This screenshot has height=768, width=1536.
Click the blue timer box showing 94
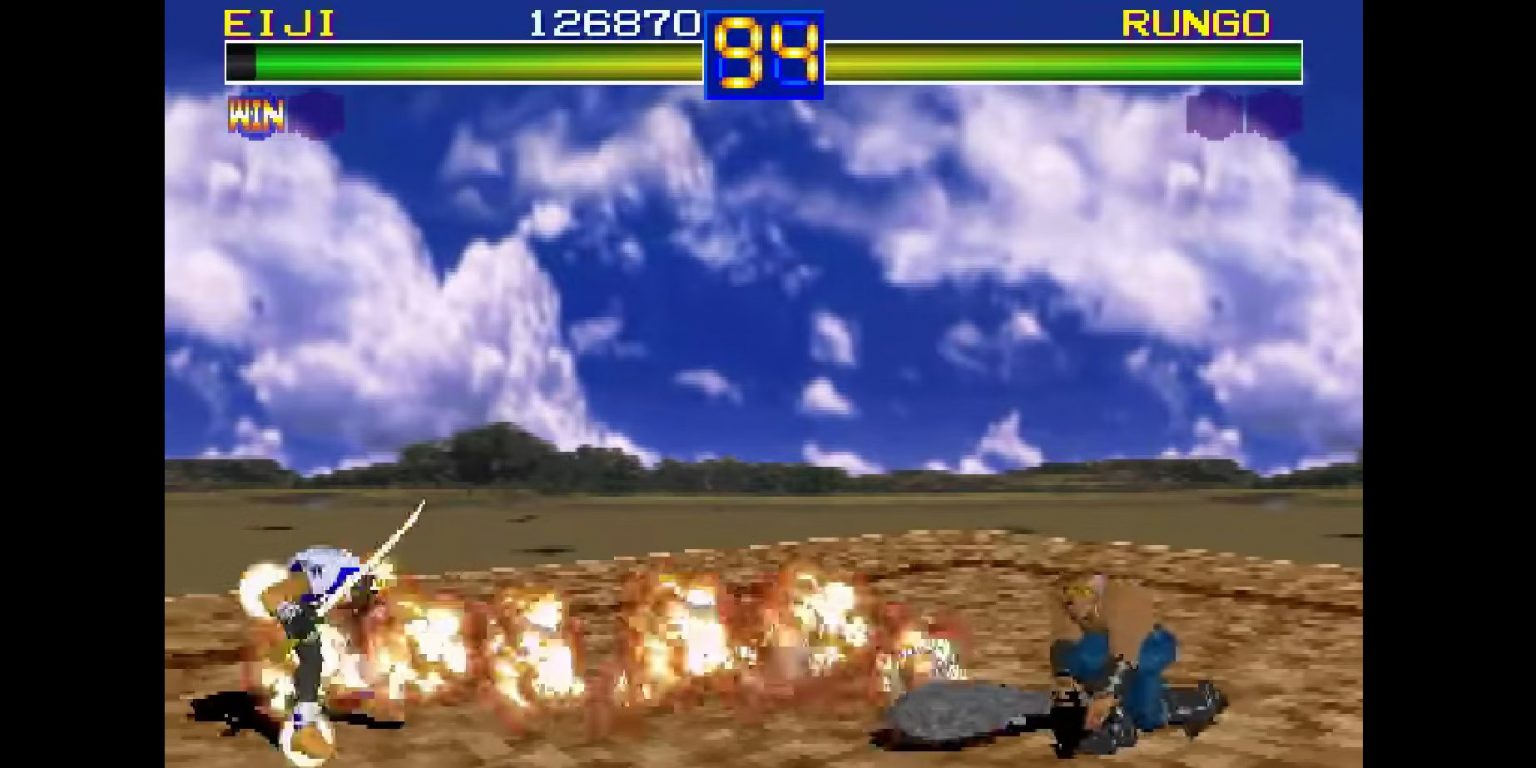(764, 53)
